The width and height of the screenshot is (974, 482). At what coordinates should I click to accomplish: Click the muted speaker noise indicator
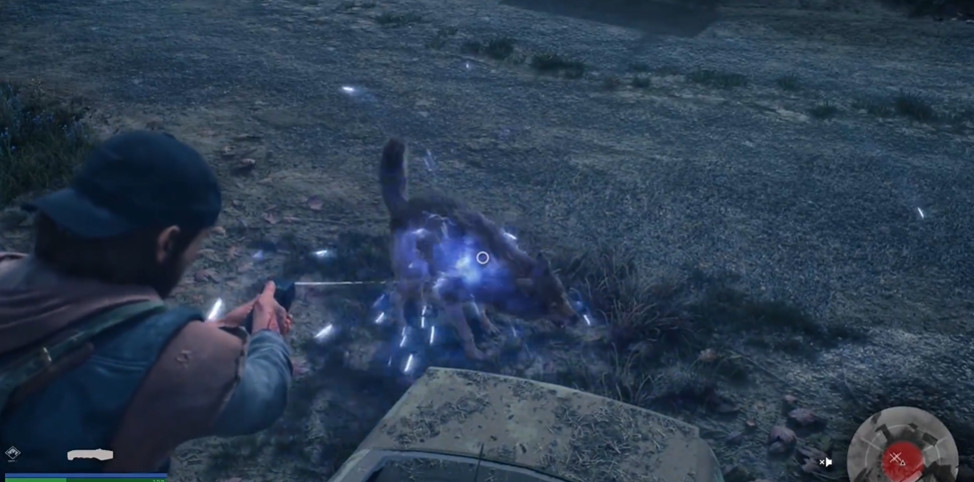825,462
